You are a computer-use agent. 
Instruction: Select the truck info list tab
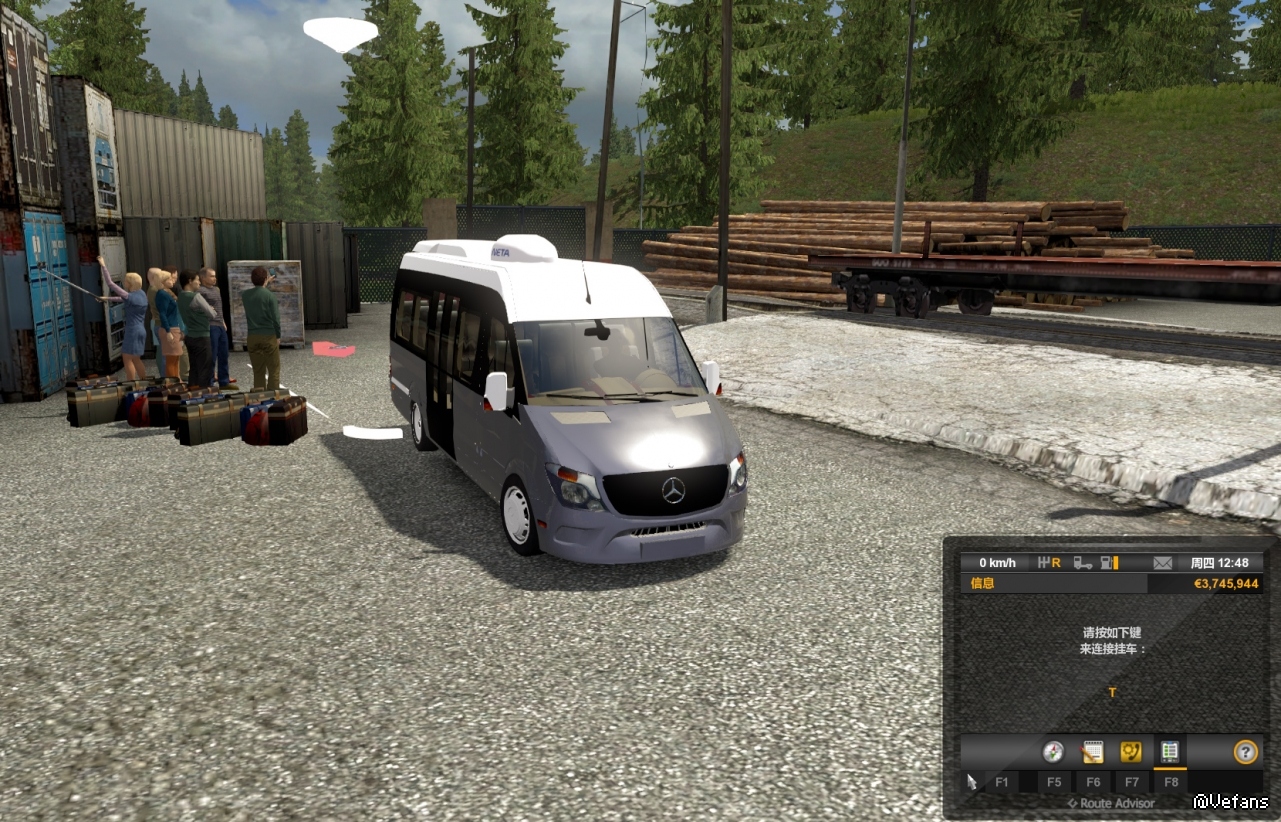[x=1169, y=752]
